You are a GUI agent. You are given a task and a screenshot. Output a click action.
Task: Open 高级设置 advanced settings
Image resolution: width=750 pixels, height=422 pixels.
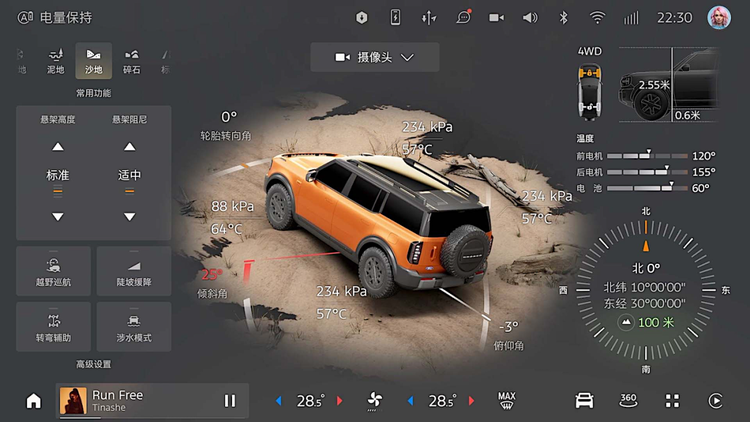tap(94, 364)
